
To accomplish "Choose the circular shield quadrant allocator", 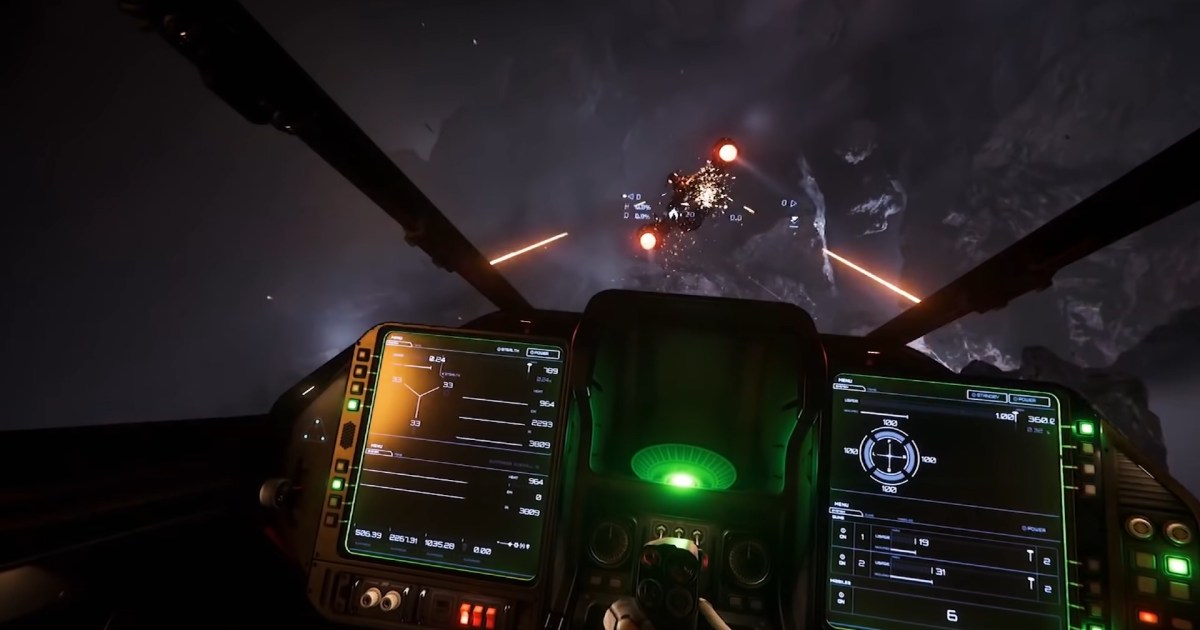I will pyautogui.click(x=889, y=456).
